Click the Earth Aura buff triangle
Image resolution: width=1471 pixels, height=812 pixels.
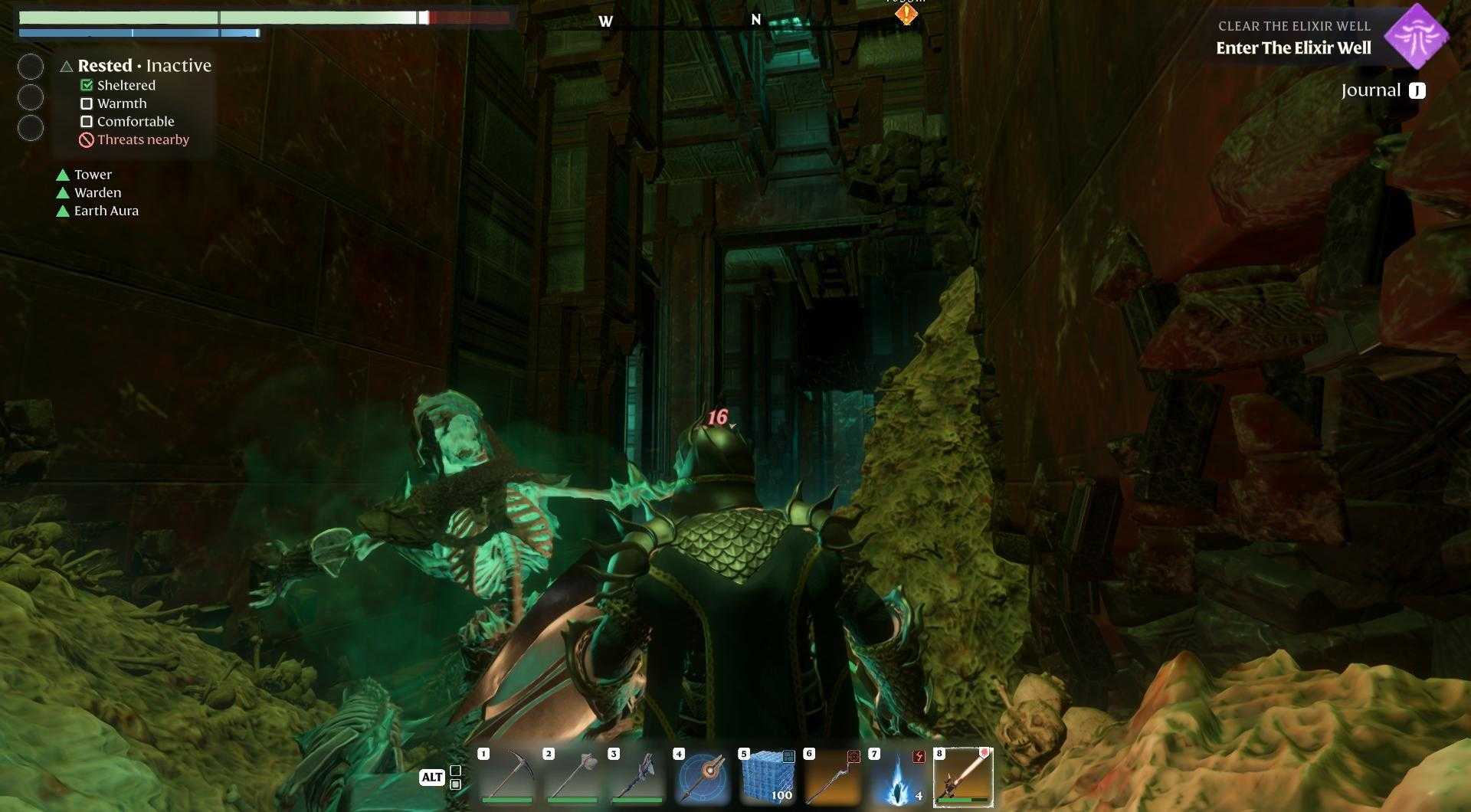coord(63,211)
